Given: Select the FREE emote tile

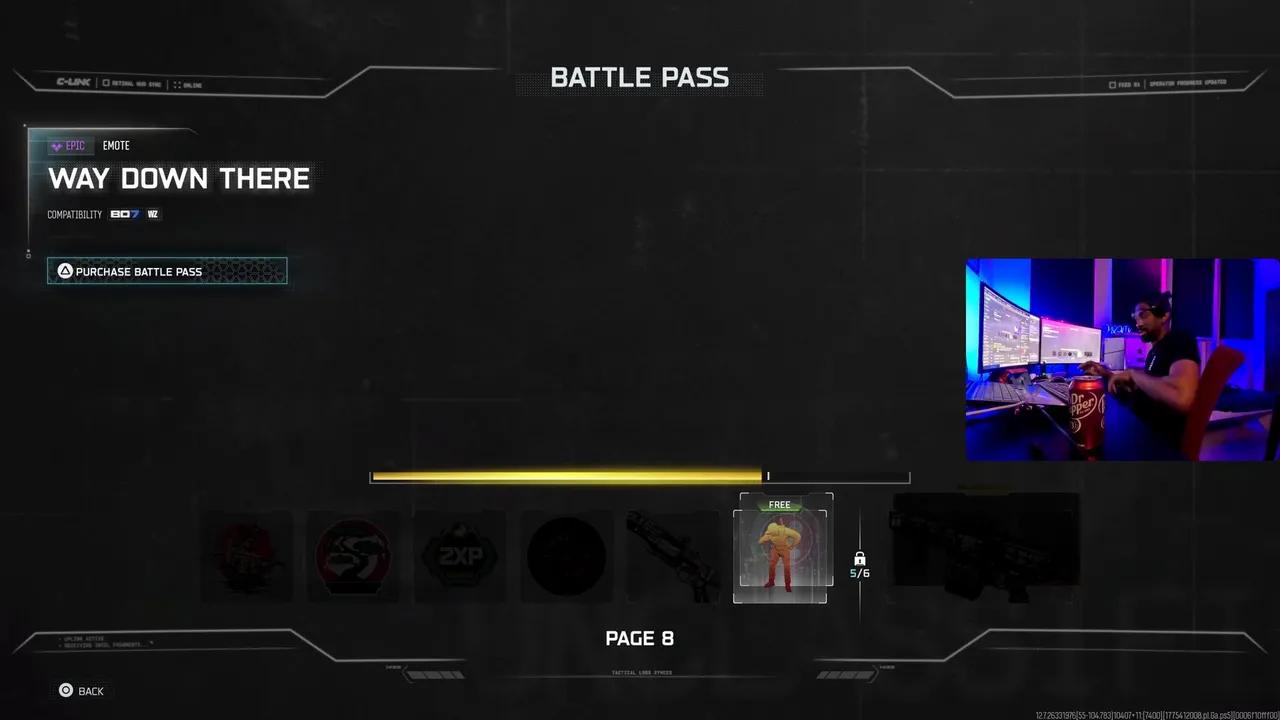Looking at the screenshot, I should (781, 550).
